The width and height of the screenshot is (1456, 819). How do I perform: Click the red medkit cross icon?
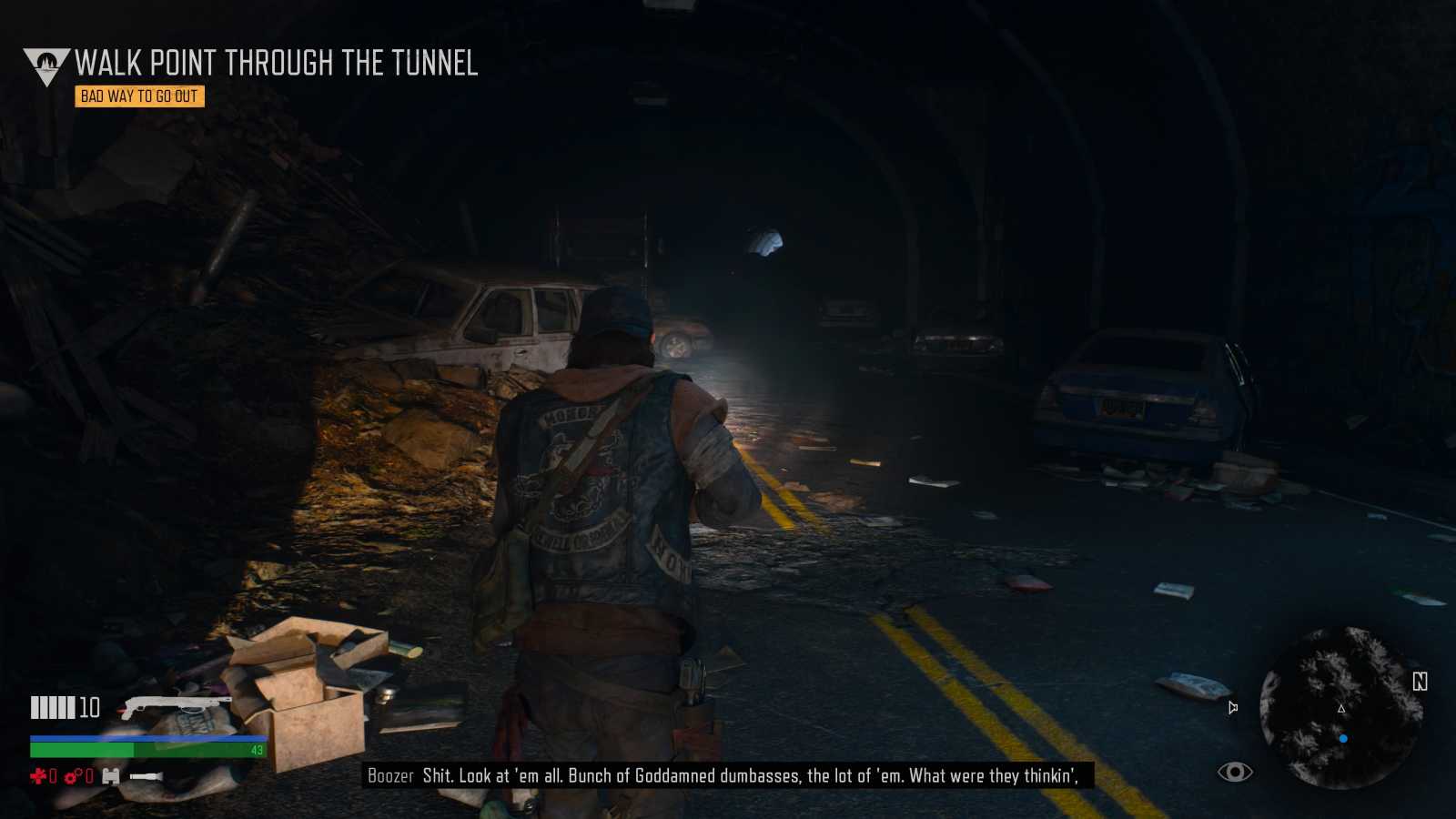coord(37,775)
